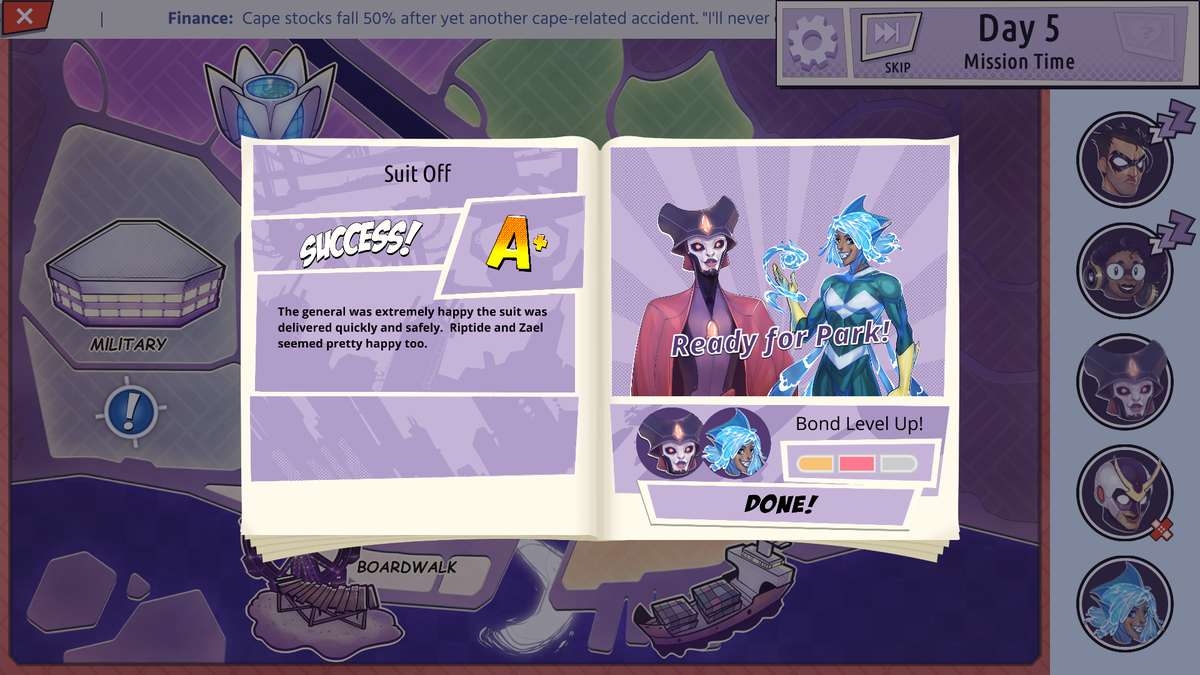The image size is (1200, 675).
Task: Select the injured helmeted hero portrait
Action: pyautogui.click(x=1124, y=492)
